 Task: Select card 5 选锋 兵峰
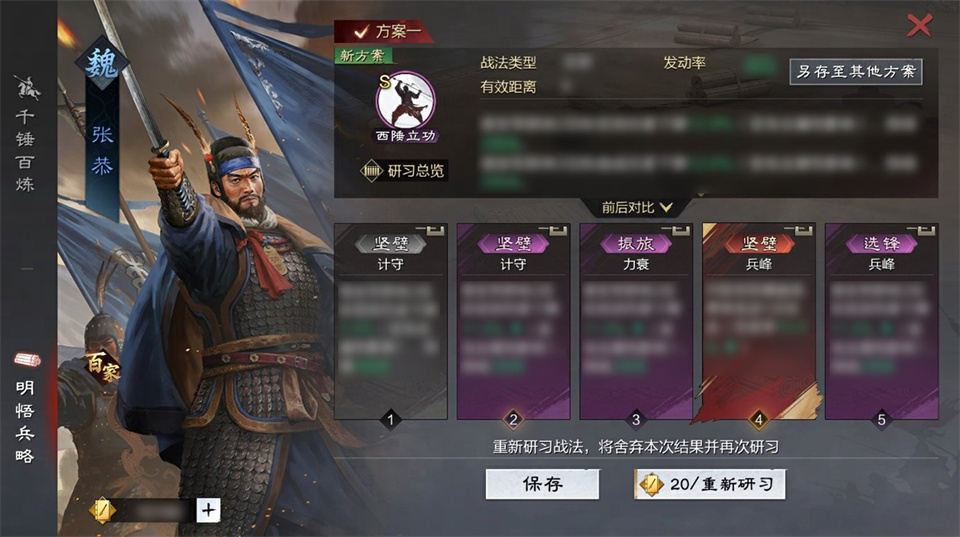[x=881, y=320]
